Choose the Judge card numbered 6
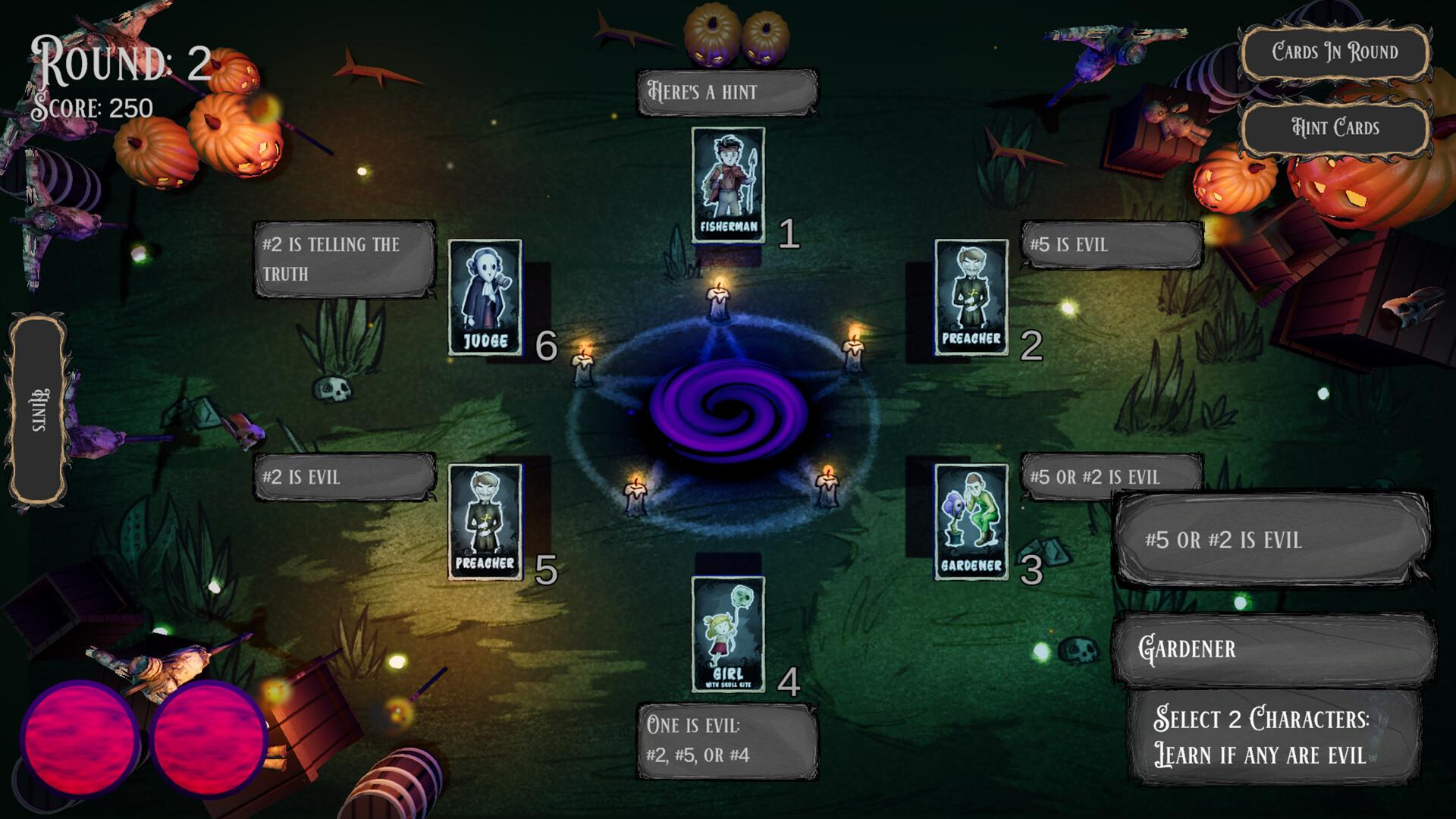The image size is (1456, 819). (x=485, y=297)
